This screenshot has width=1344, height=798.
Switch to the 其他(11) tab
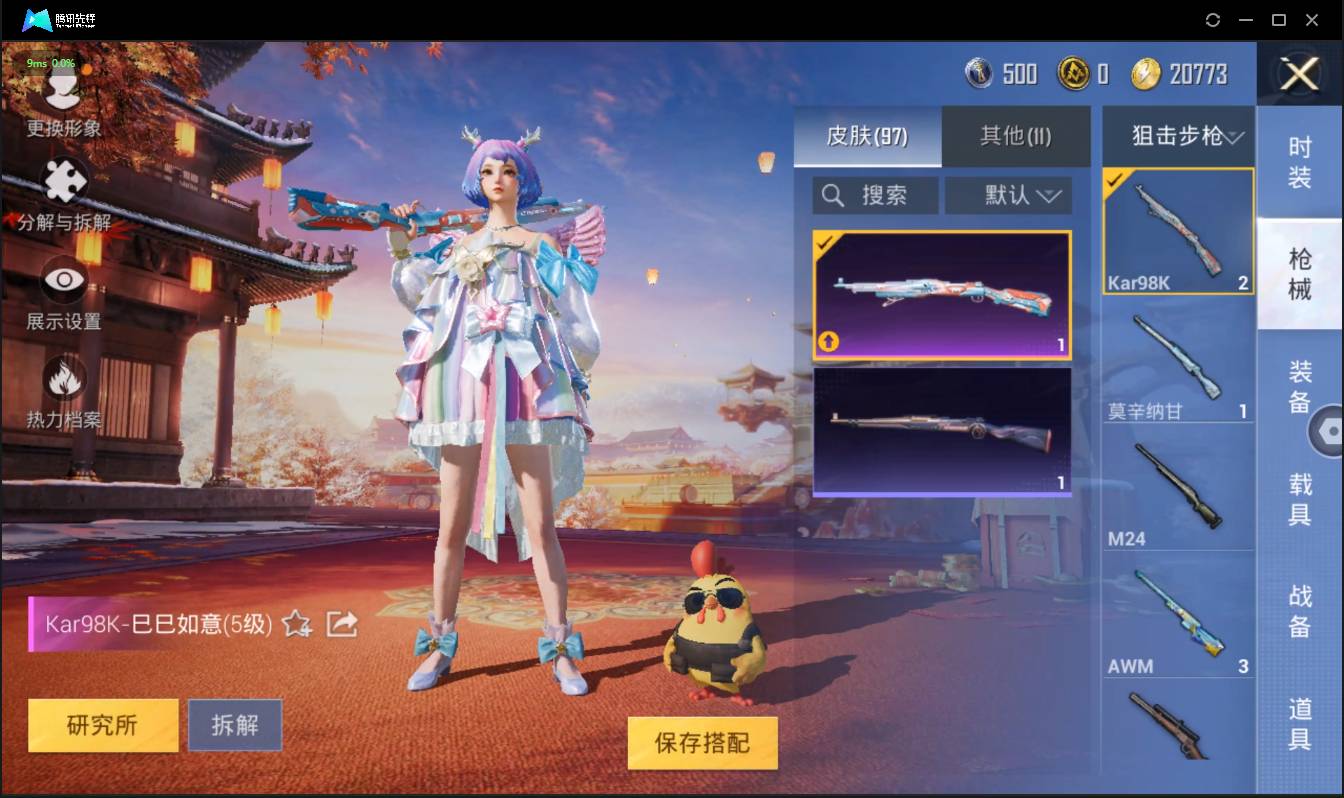1016,137
